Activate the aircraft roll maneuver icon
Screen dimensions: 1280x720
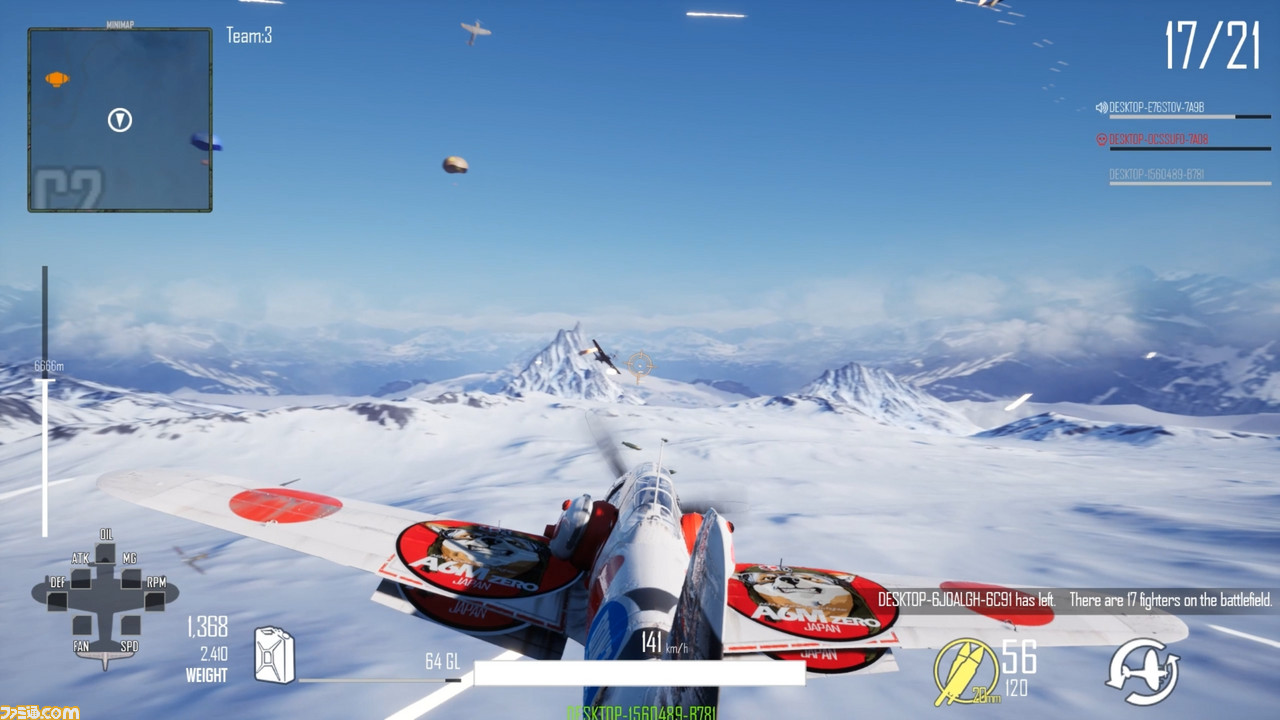pyautogui.click(x=1142, y=670)
